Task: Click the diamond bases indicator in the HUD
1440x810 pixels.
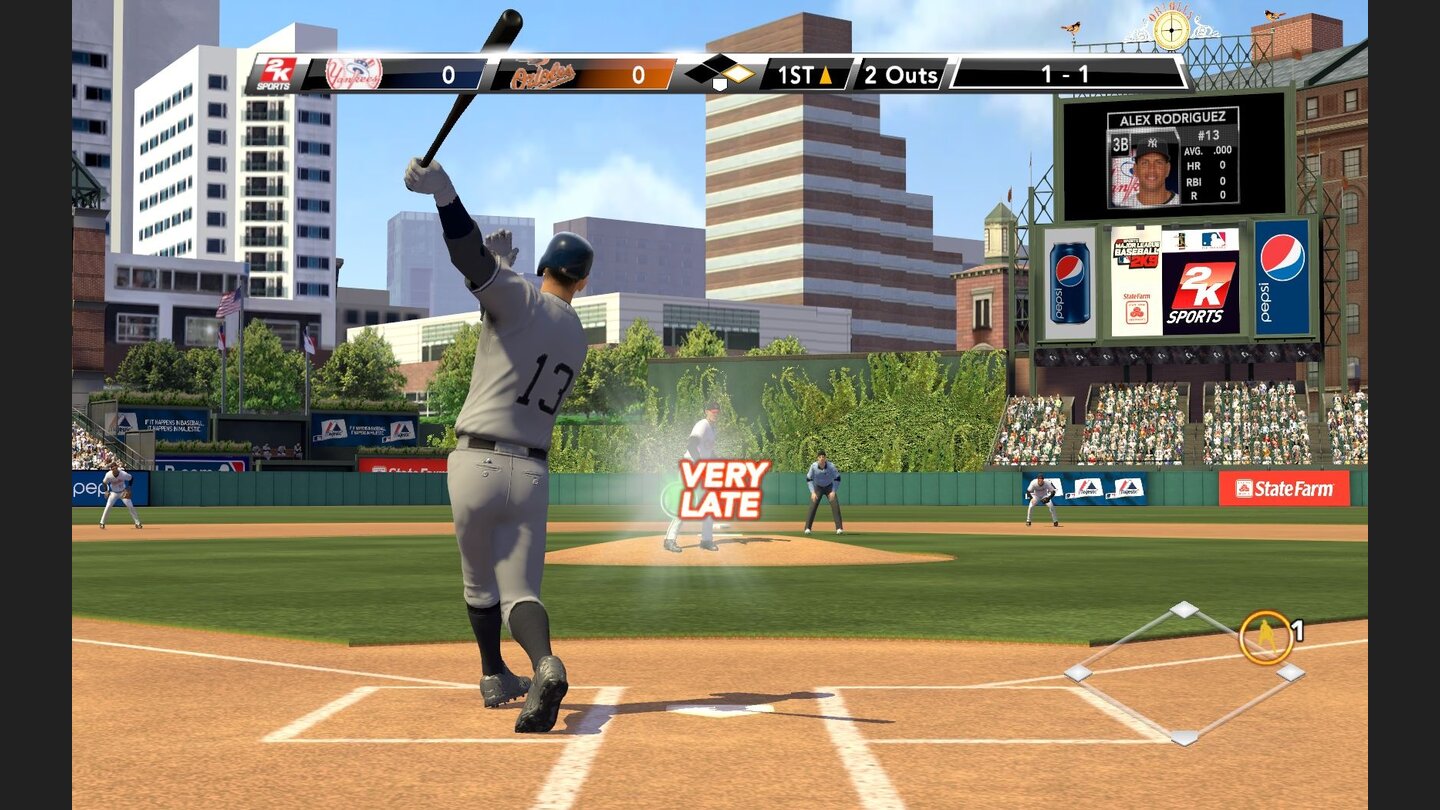Action: [x=722, y=72]
